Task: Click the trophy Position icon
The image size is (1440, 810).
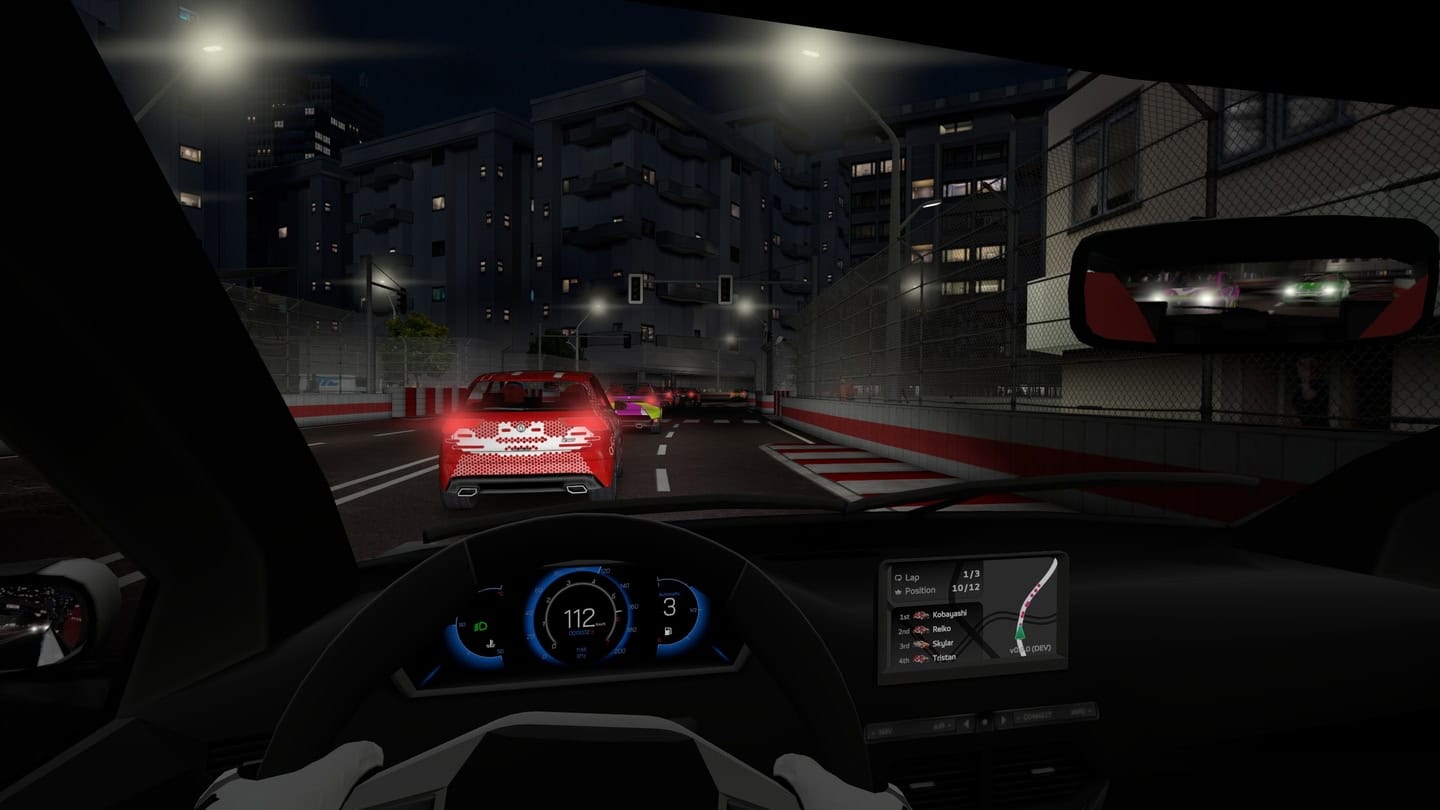Action: [x=898, y=590]
